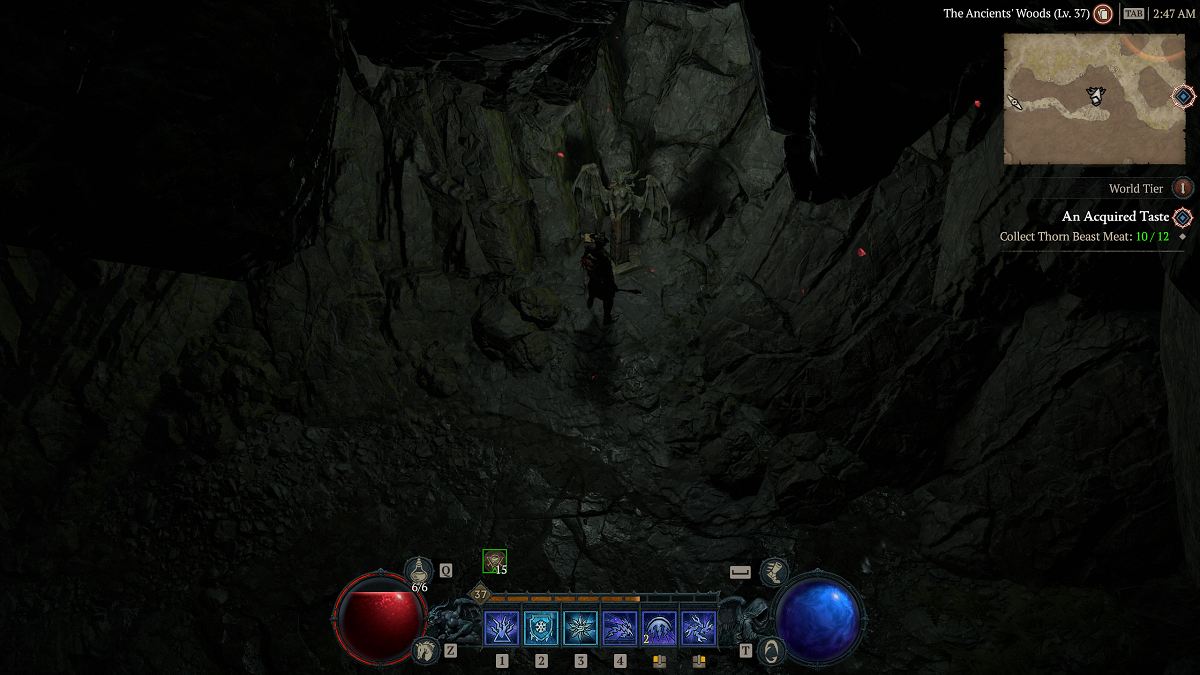Click the horse mount icon
The width and height of the screenshot is (1200, 675).
[x=426, y=651]
